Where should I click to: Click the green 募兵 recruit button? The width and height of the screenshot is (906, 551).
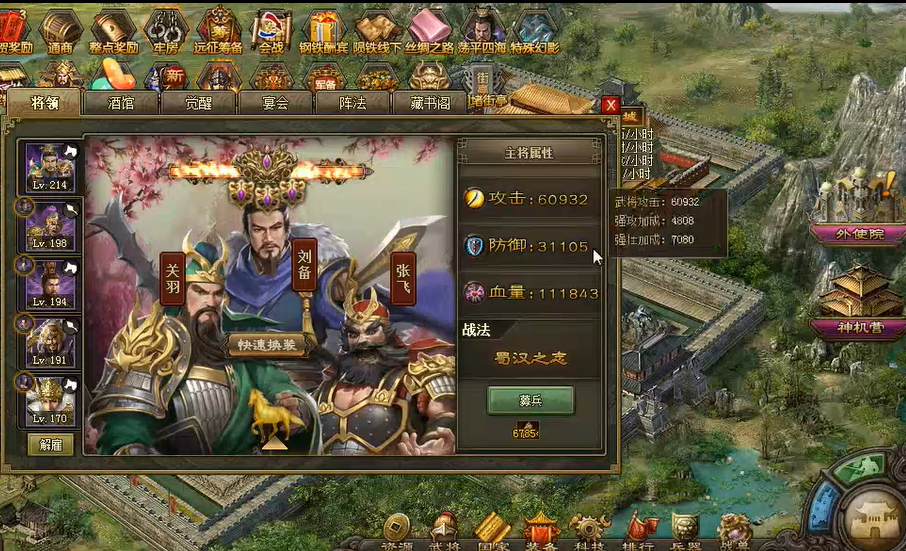[x=530, y=400]
